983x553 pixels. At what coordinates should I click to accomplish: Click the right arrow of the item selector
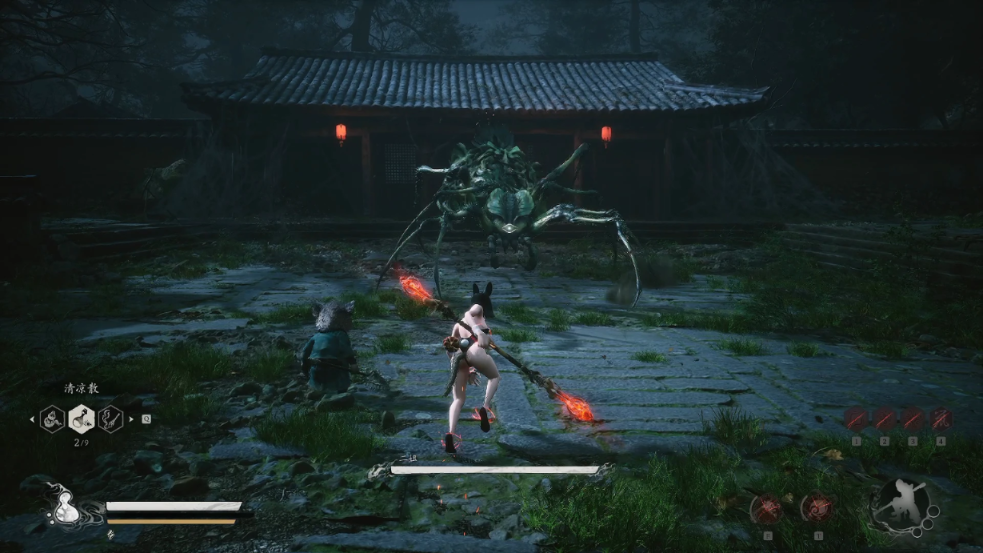pyautogui.click(x=130, y=418)
